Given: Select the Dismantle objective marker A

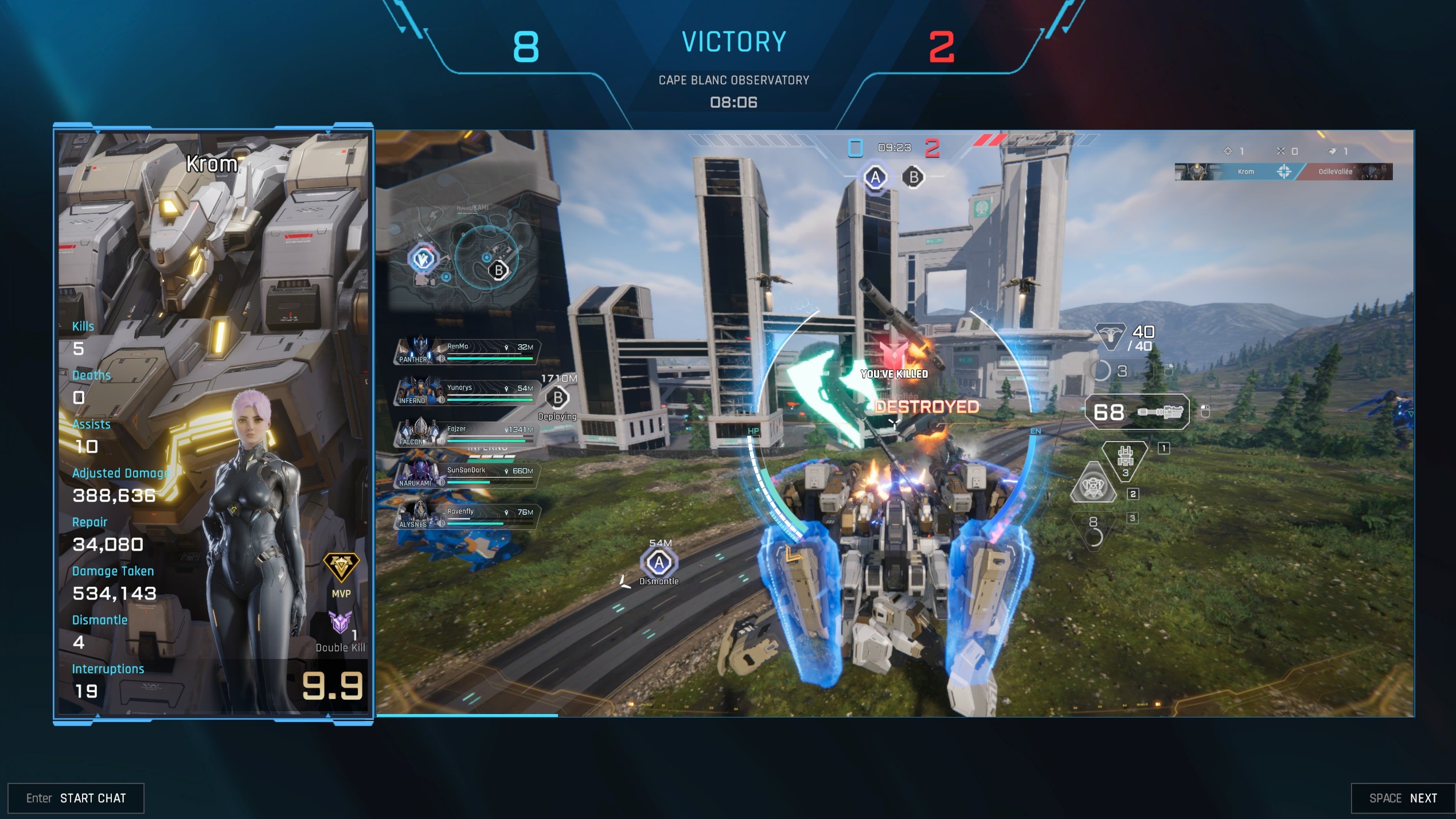Looking at the screenshot, I should pos(658,564).
